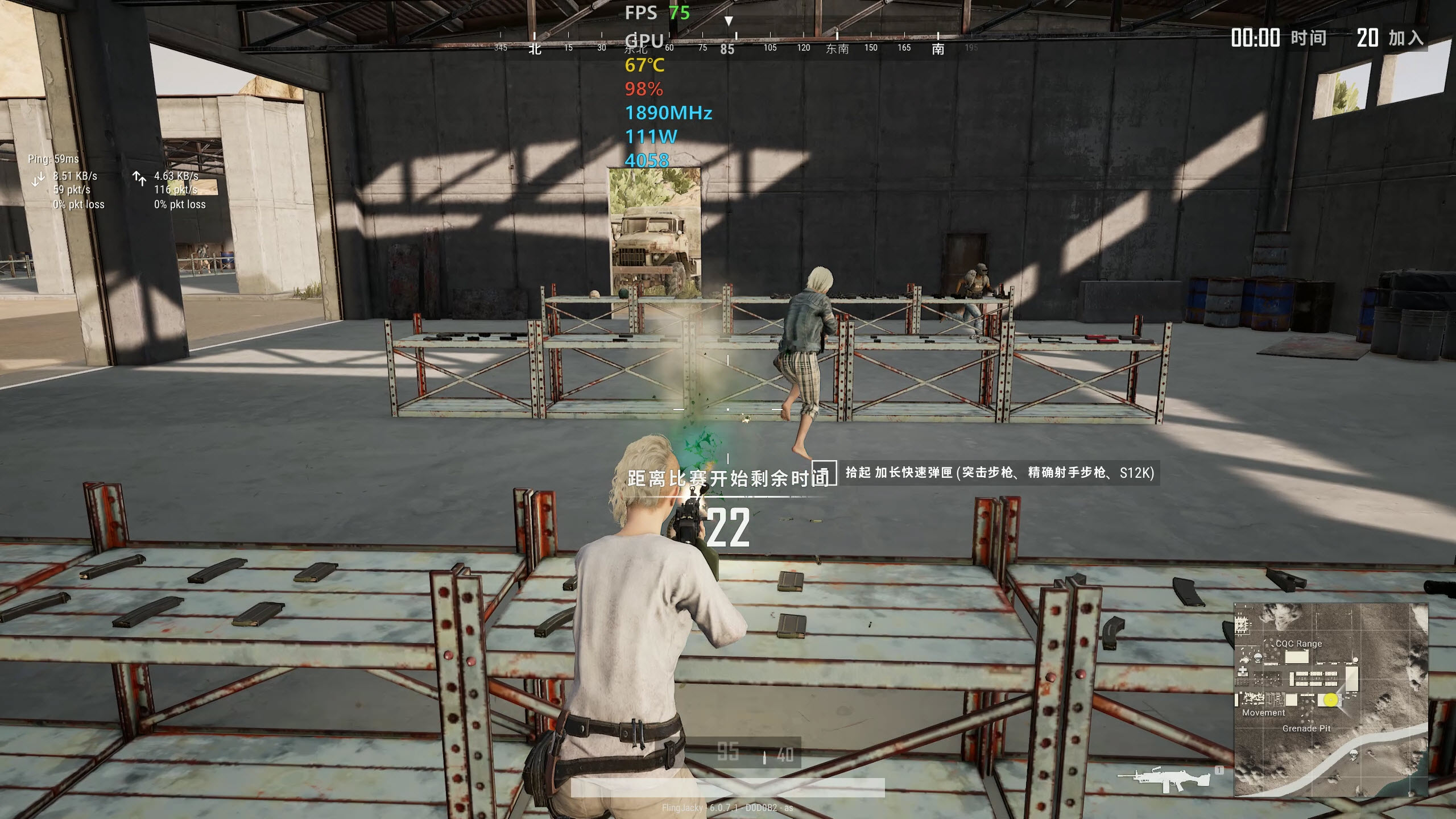This screenshot has height=819, width=1456.
Task: Open the minimap in the corner
Action: [1330, 699]
